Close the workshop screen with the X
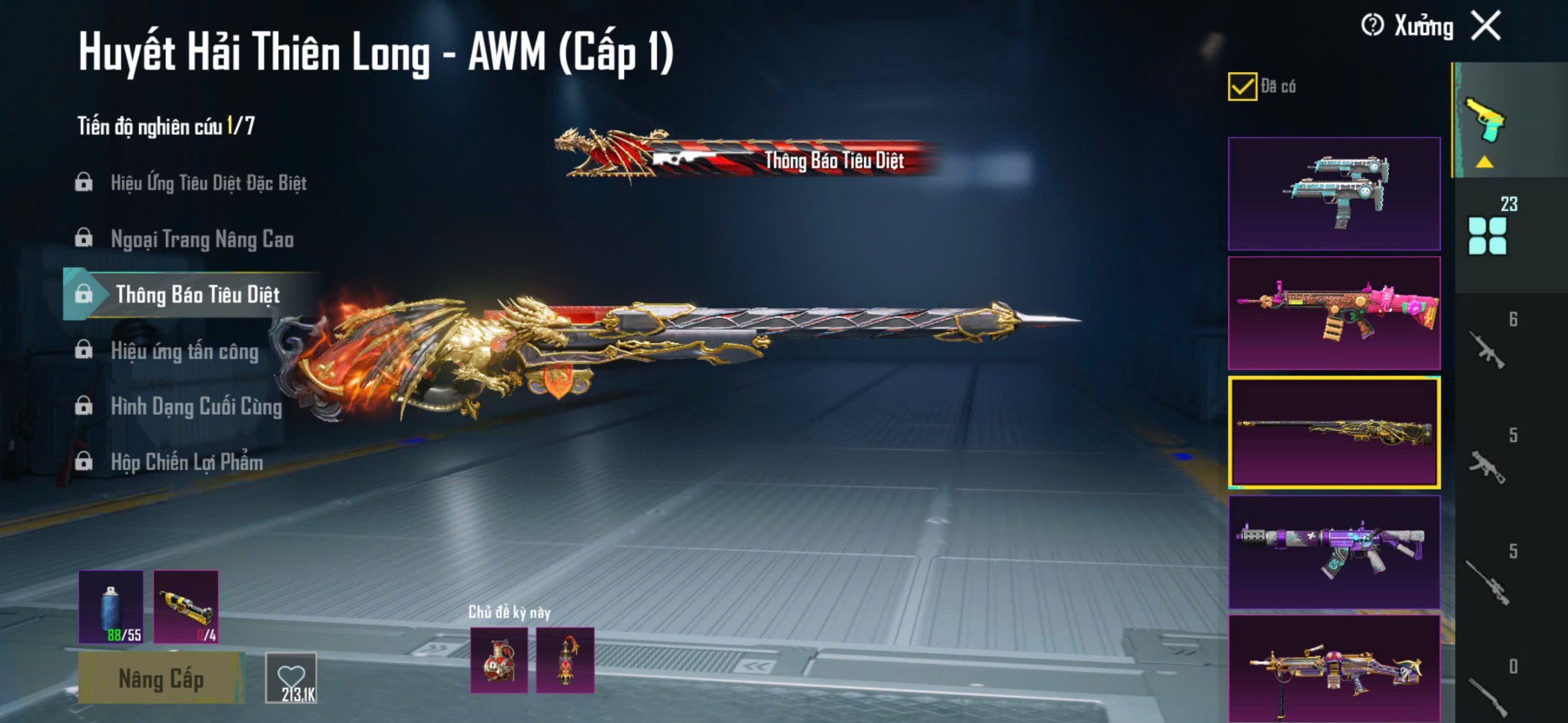The height and width of the screenshot is (723, 1568). click(x=1486, y=26)
